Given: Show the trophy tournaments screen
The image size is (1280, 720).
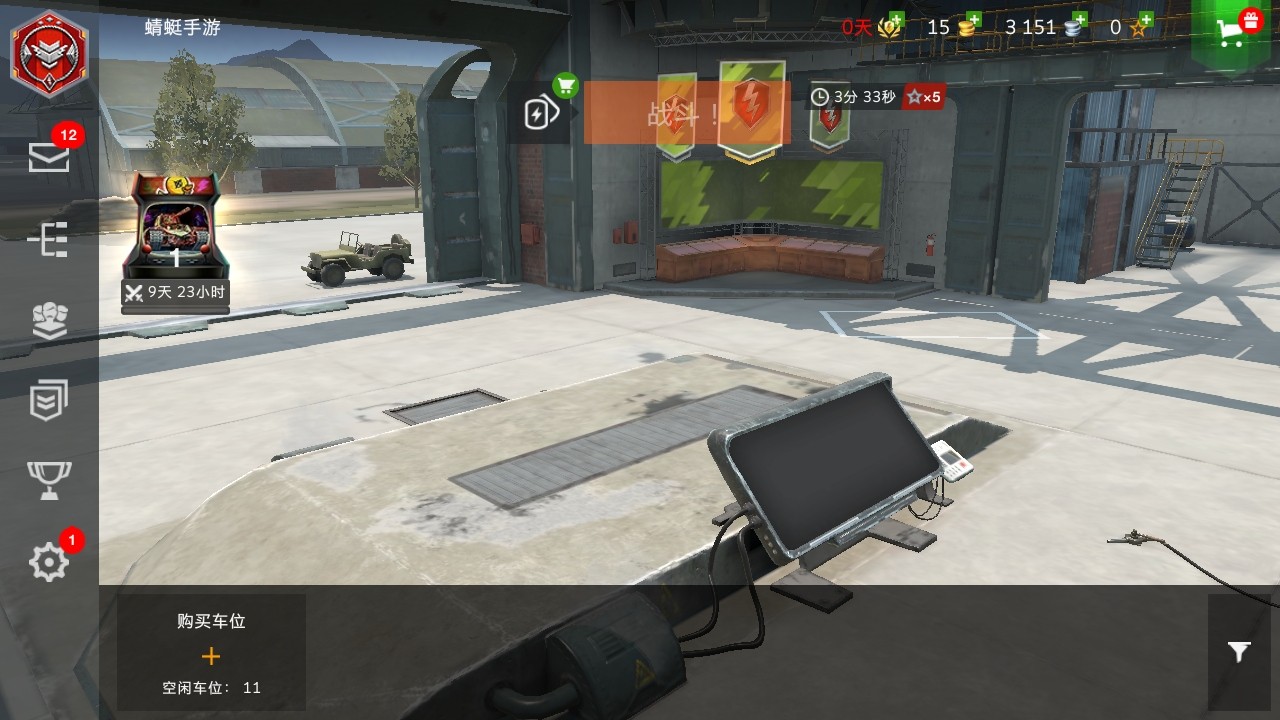Looking at the screenshot, I should [x=49, y=480].
